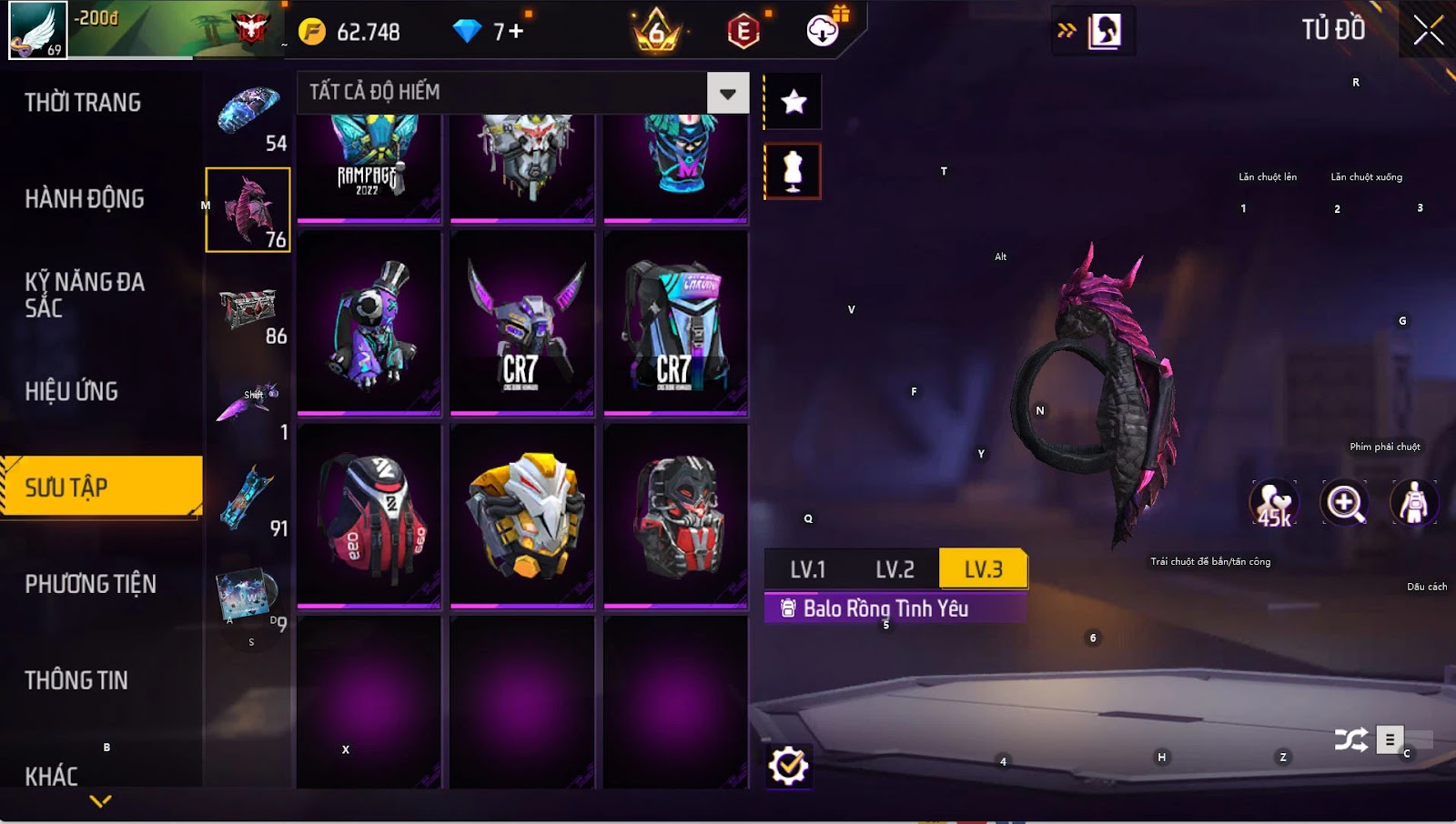Screen dimensions: 1456x824
Task: Switch to LV.2 backpack level
Action: (x=895, y=570)
